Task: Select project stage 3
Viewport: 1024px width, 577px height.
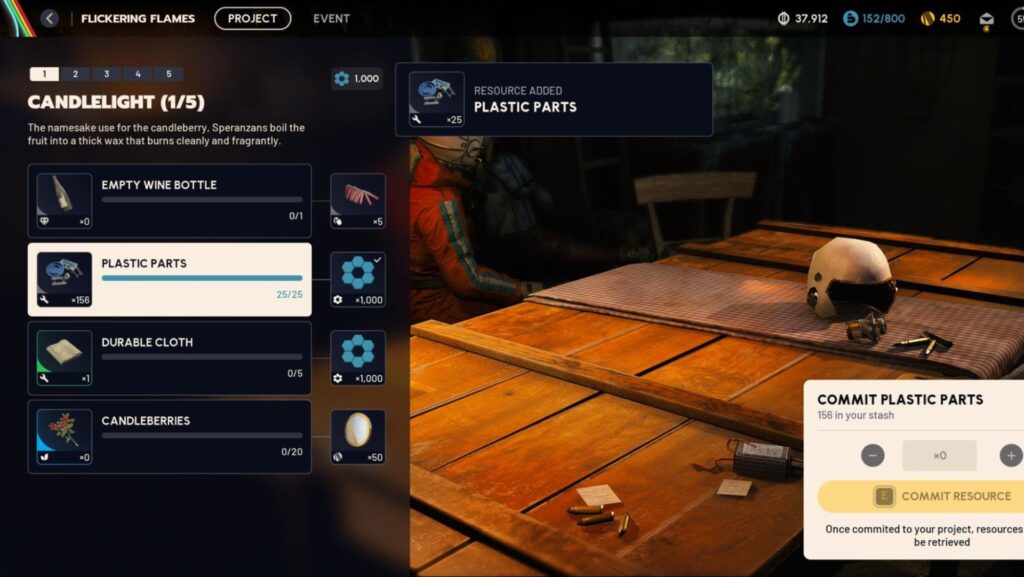Action: pyautogui.click(x=106, y=74)
